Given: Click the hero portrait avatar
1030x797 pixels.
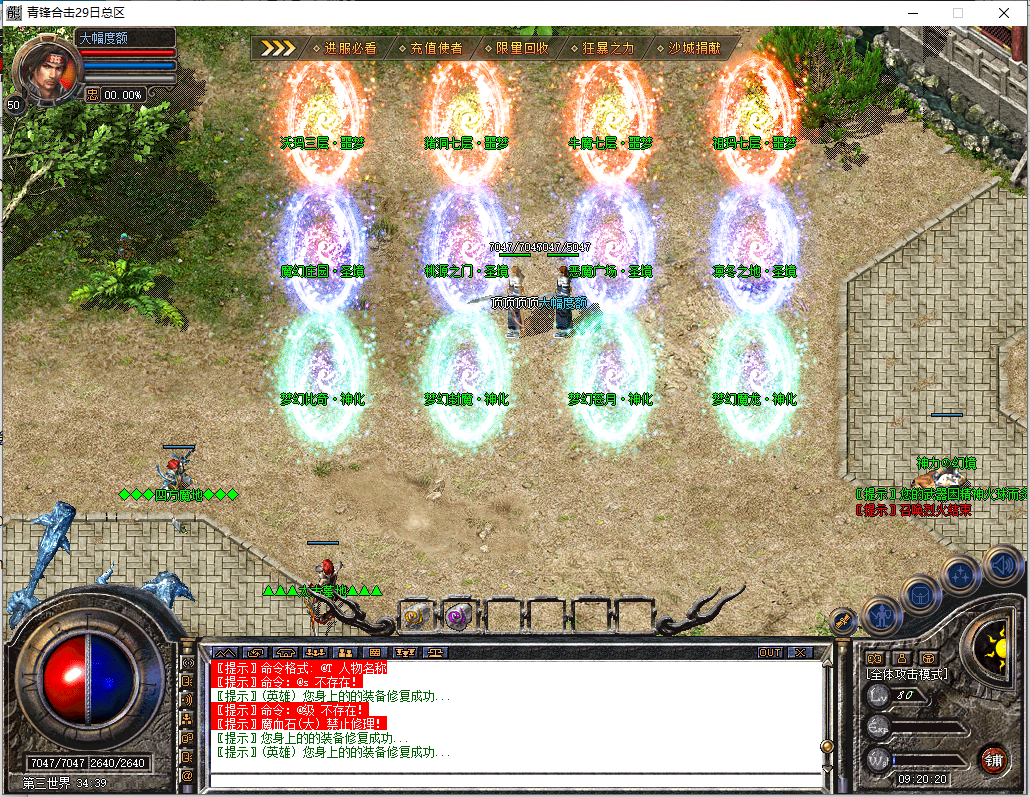Looking at the screenshot, I should 44,67.
